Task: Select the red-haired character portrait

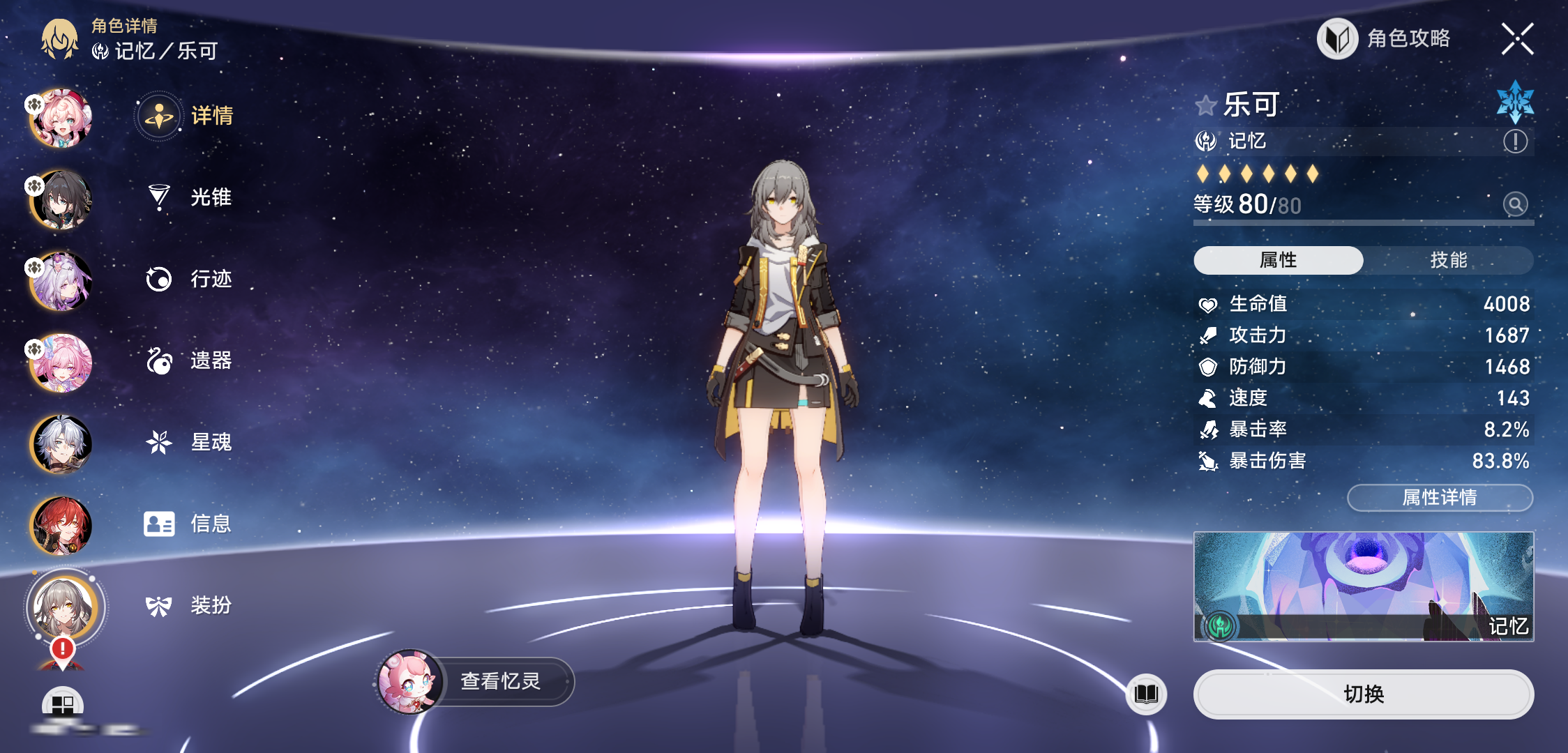Action: (x=61, y=525)
